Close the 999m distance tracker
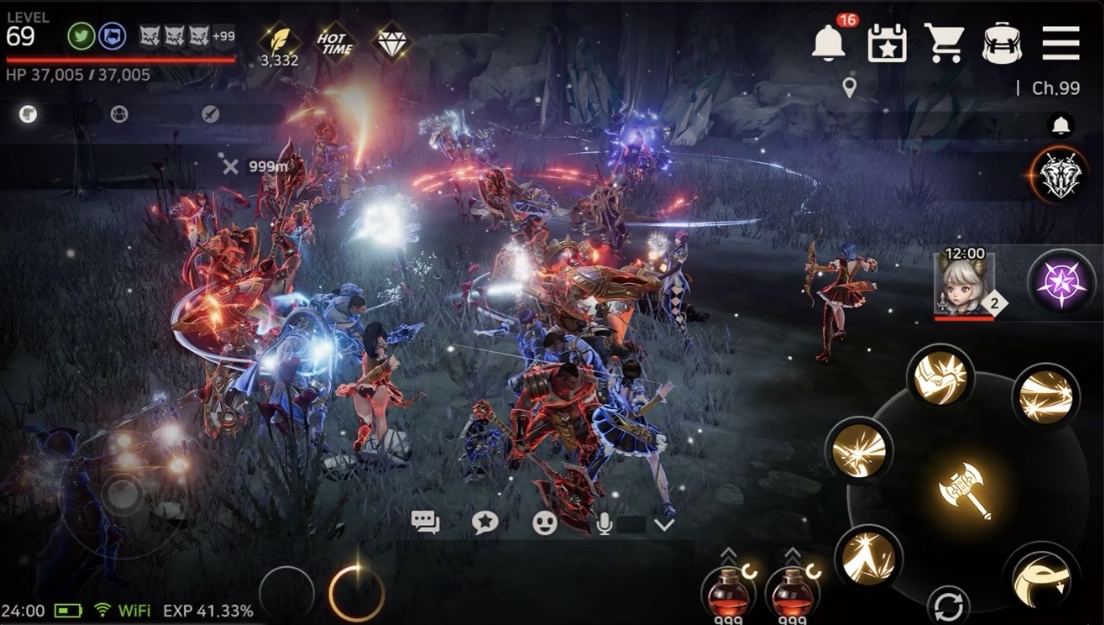1104x625 pixels. [231, 167]
